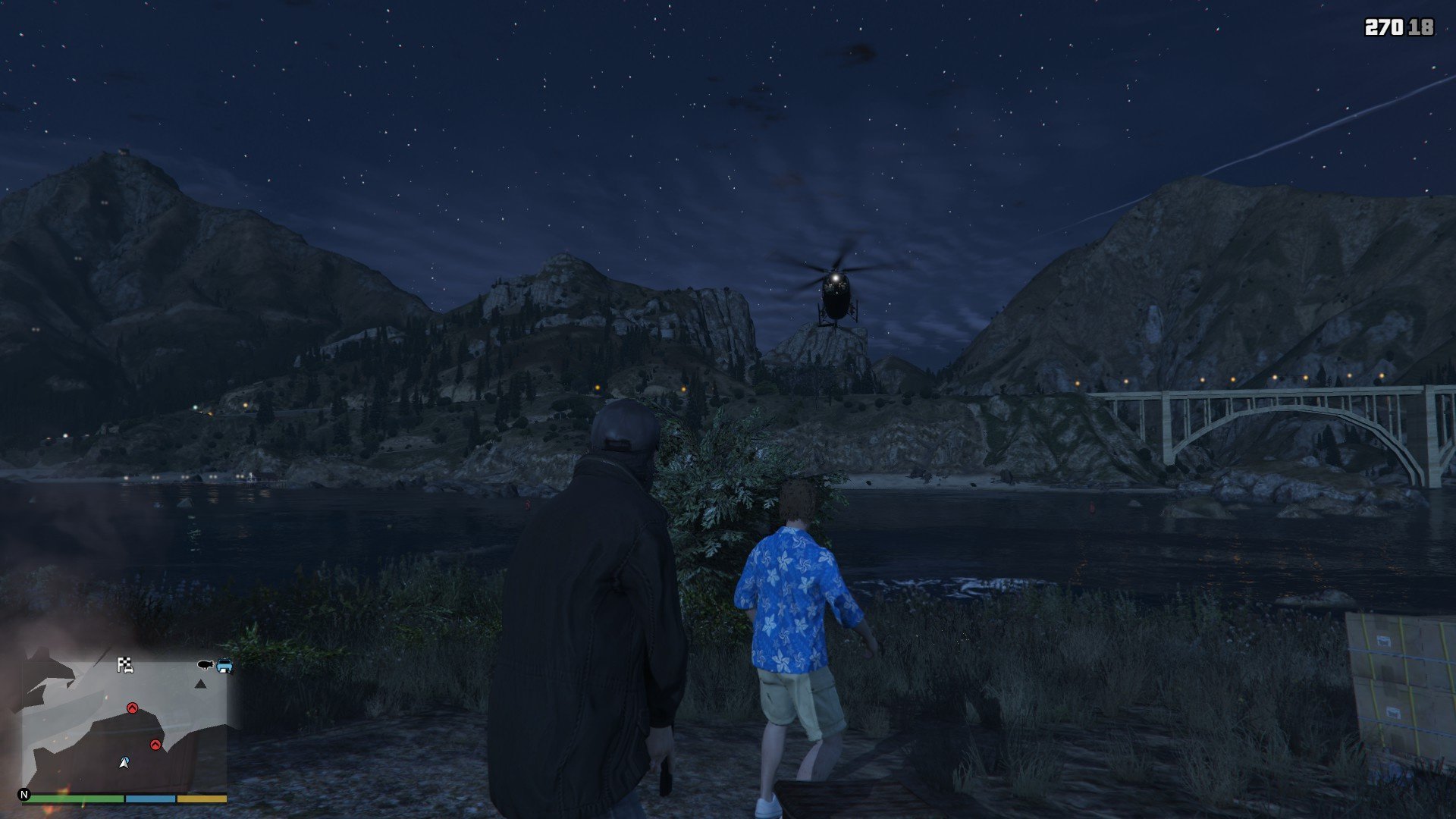1456x819 pixels.
Task: Select the white player arrow on the minimap
Action: click(x=124, y=762)
